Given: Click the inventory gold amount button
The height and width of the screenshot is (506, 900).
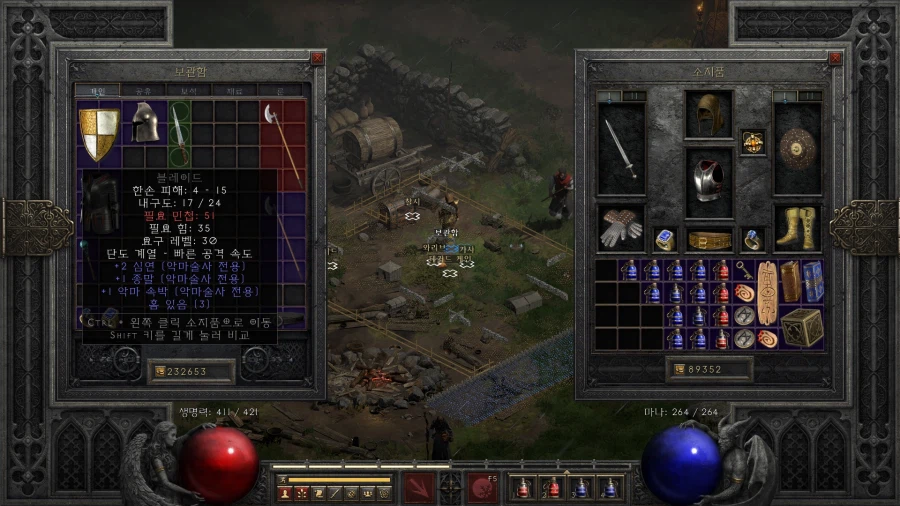Looking at the screenshot, I should [x=710, y=369].
